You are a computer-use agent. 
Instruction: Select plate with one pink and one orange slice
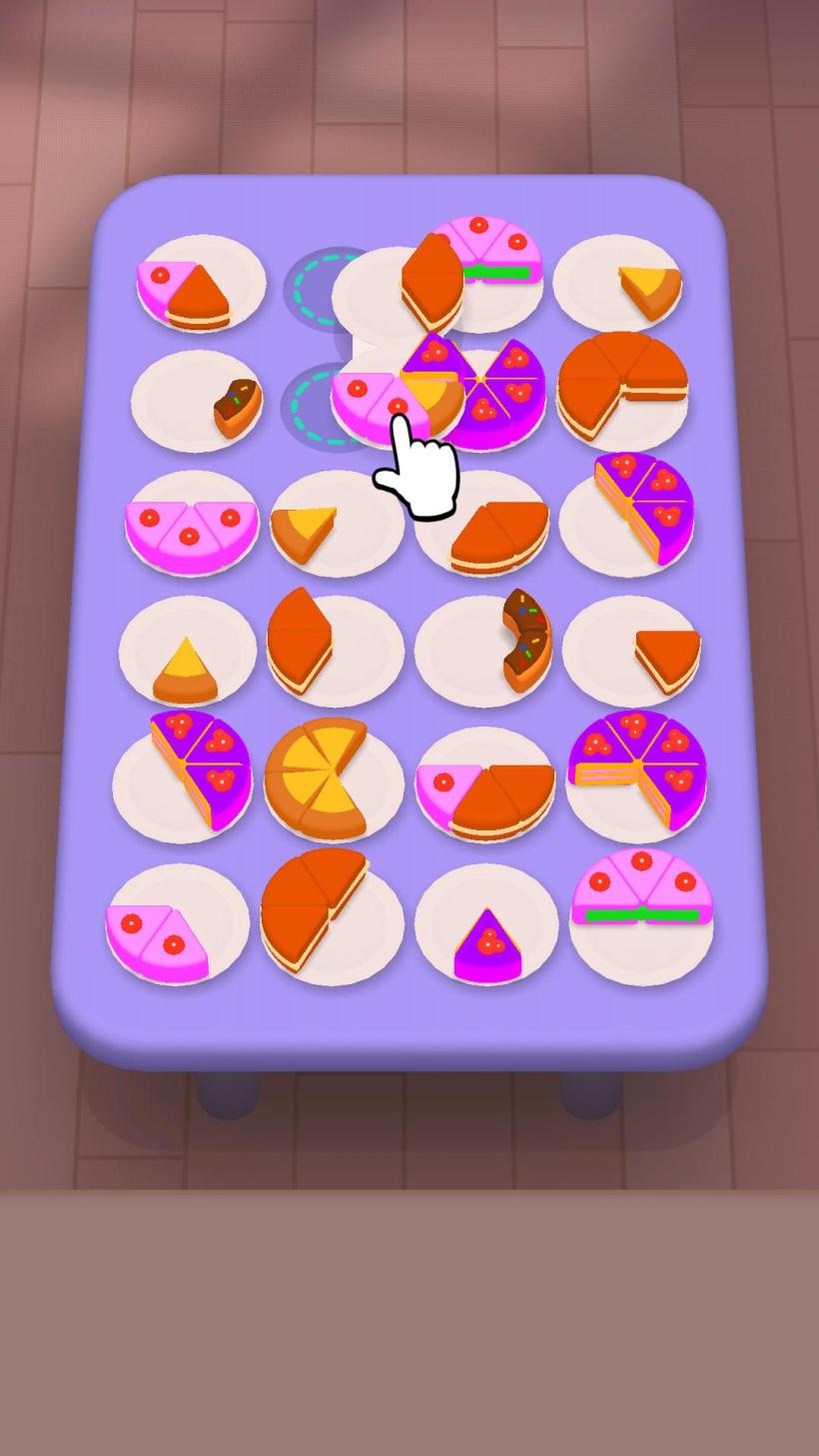pyautogui.click(x=200, y=285)
